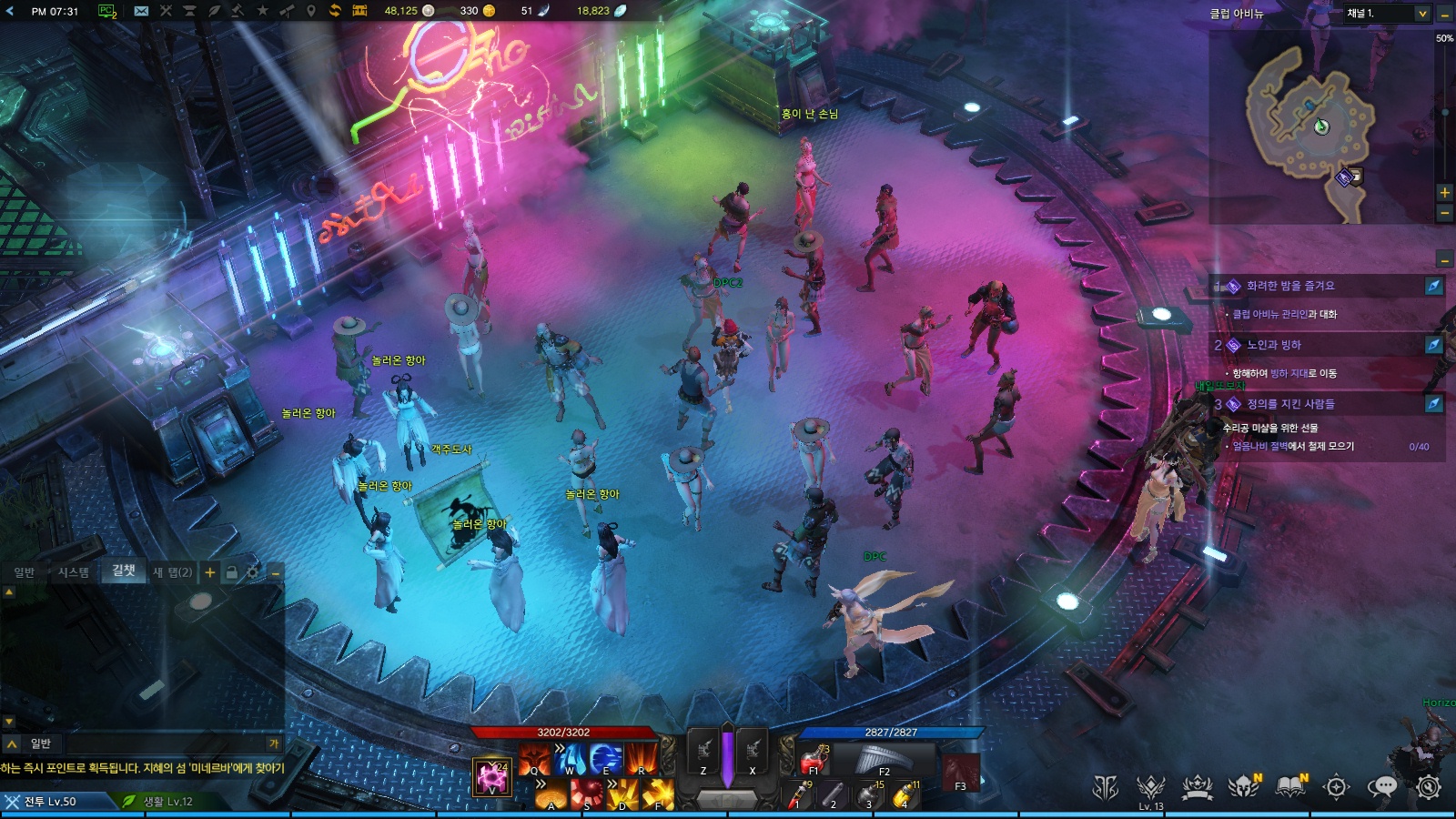The width and height of the screenshot is (1456, 819).
Task: Use the red health potion on F1
Action: (814, 759)
